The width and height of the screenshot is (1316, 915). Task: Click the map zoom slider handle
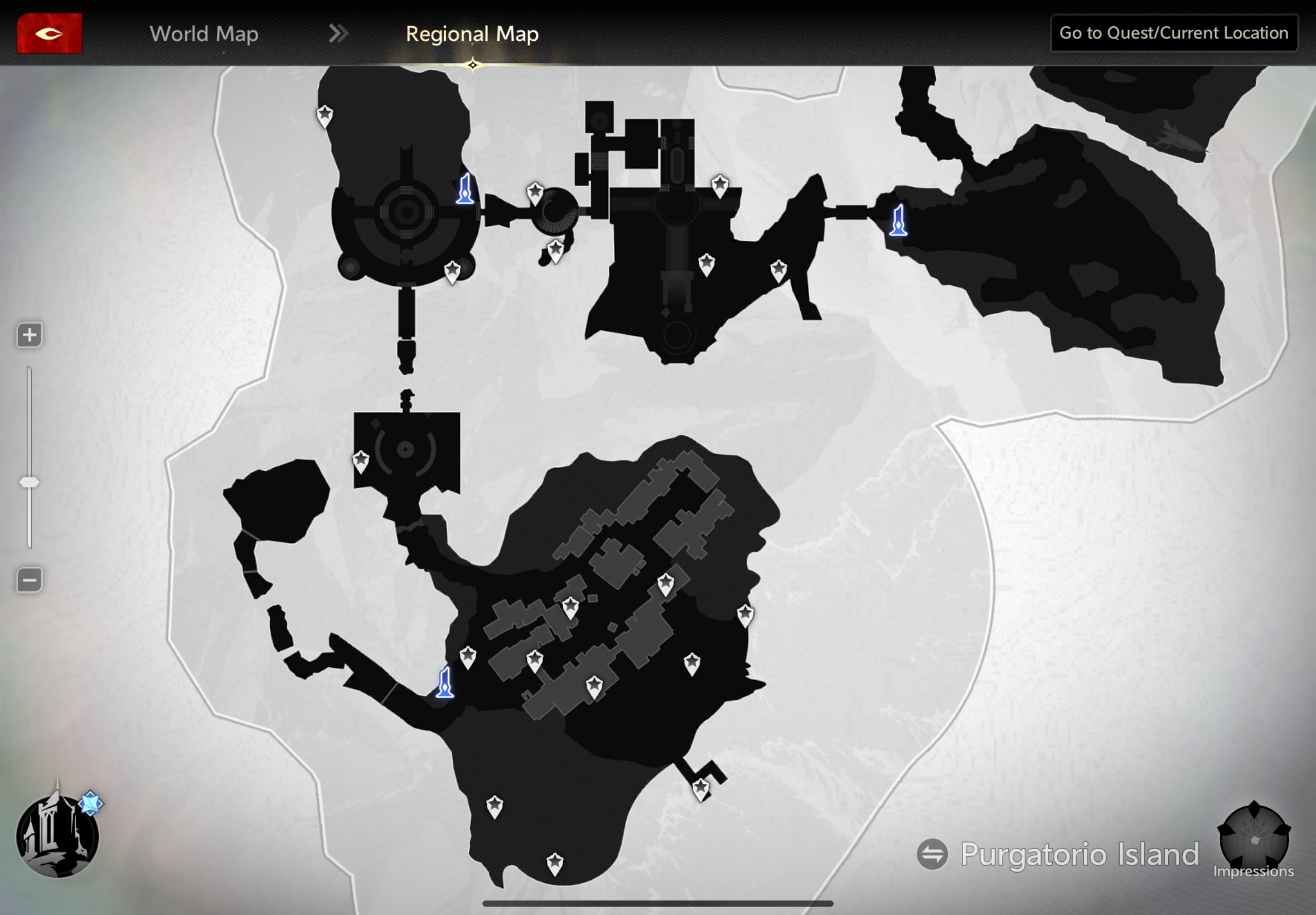tap(29, 482)
